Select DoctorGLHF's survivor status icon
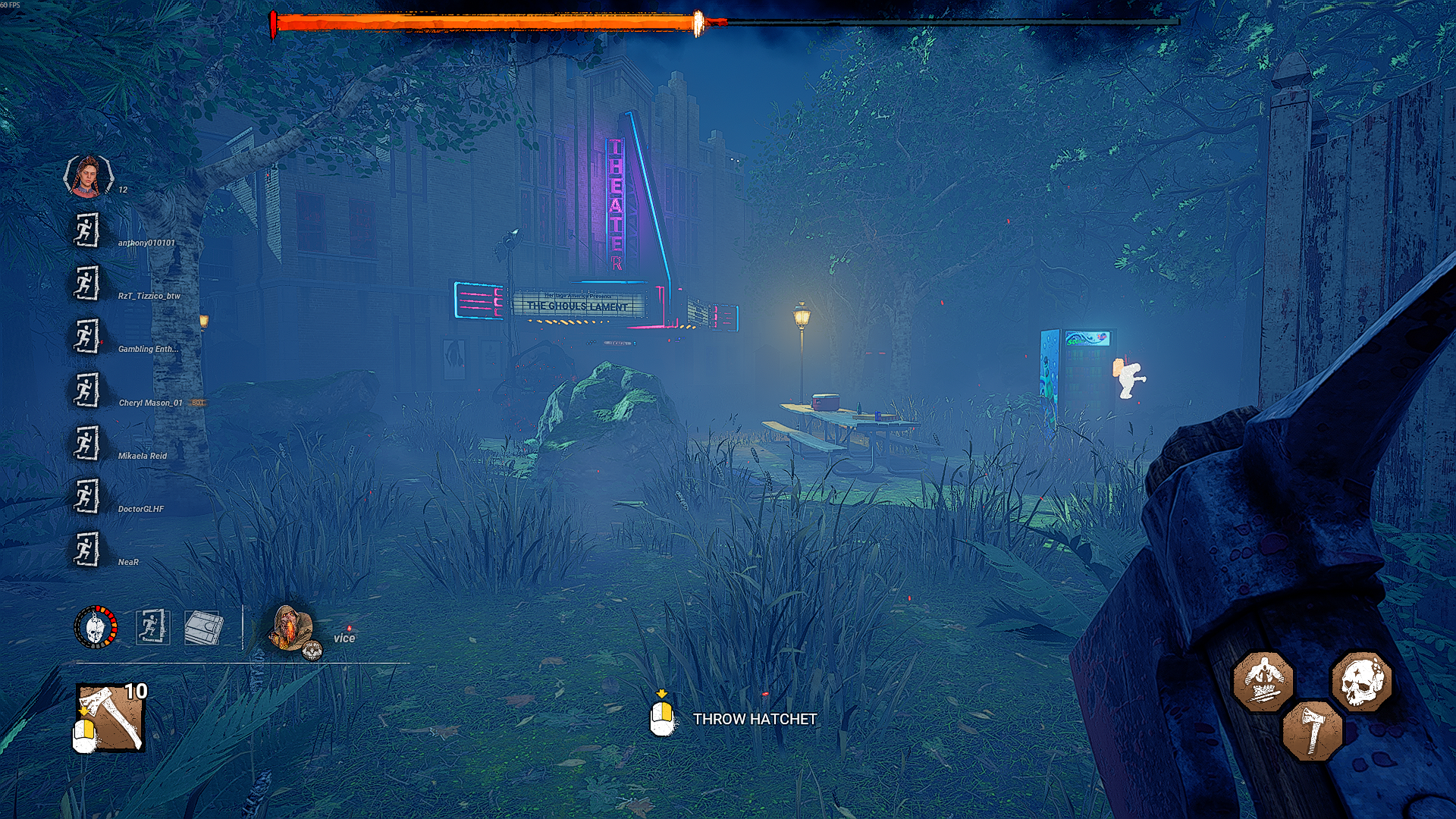1456x819 pixels. point(86,496)
